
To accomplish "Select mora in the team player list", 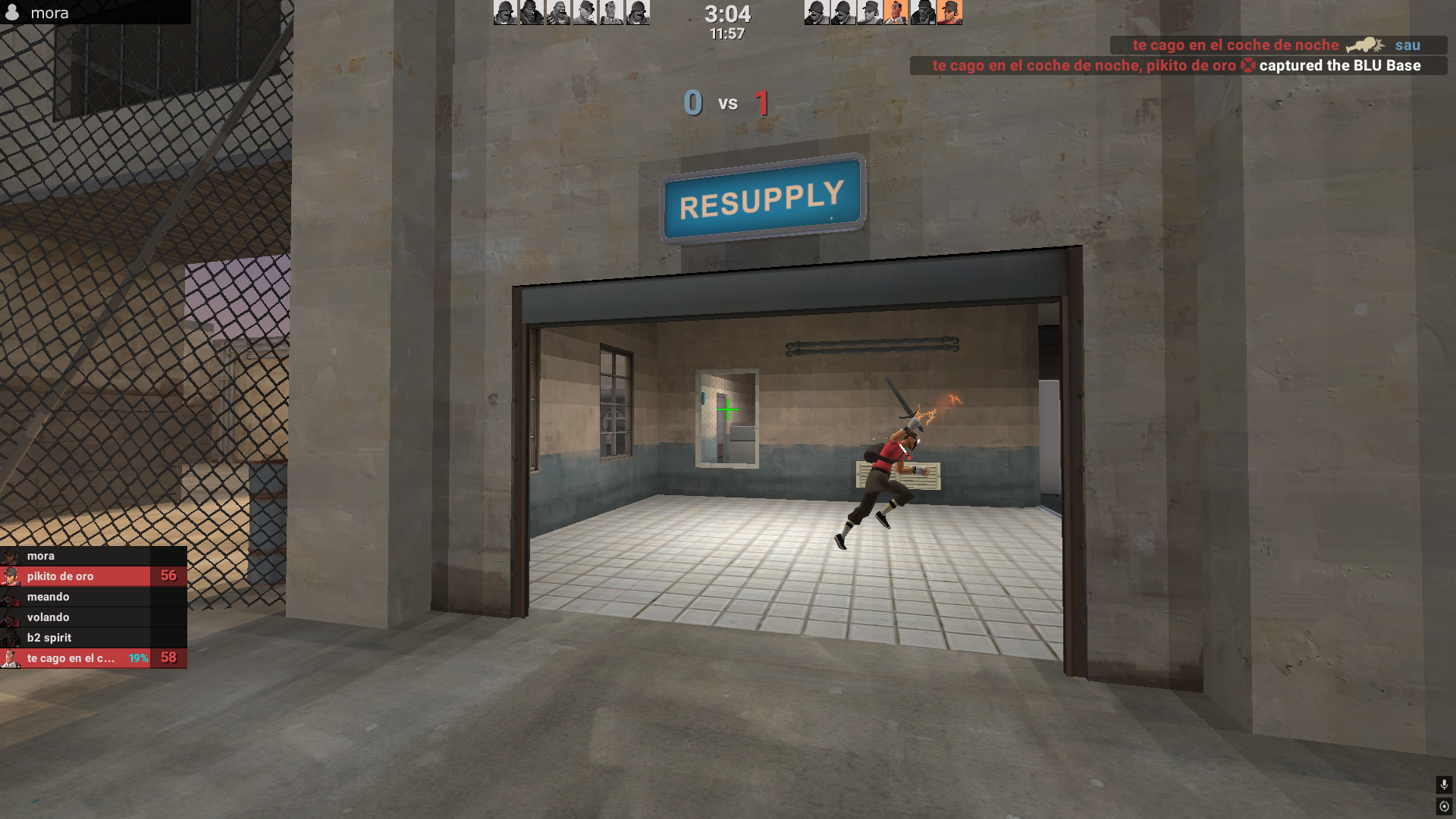I will pos(93,556).
